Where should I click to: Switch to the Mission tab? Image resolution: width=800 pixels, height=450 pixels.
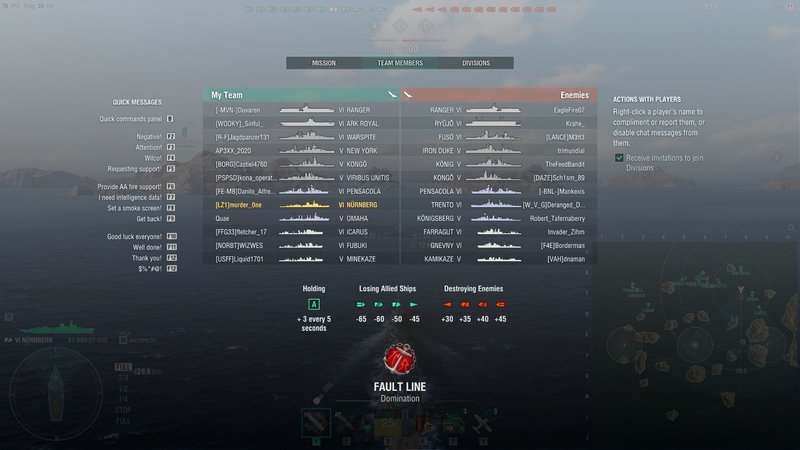323,63
